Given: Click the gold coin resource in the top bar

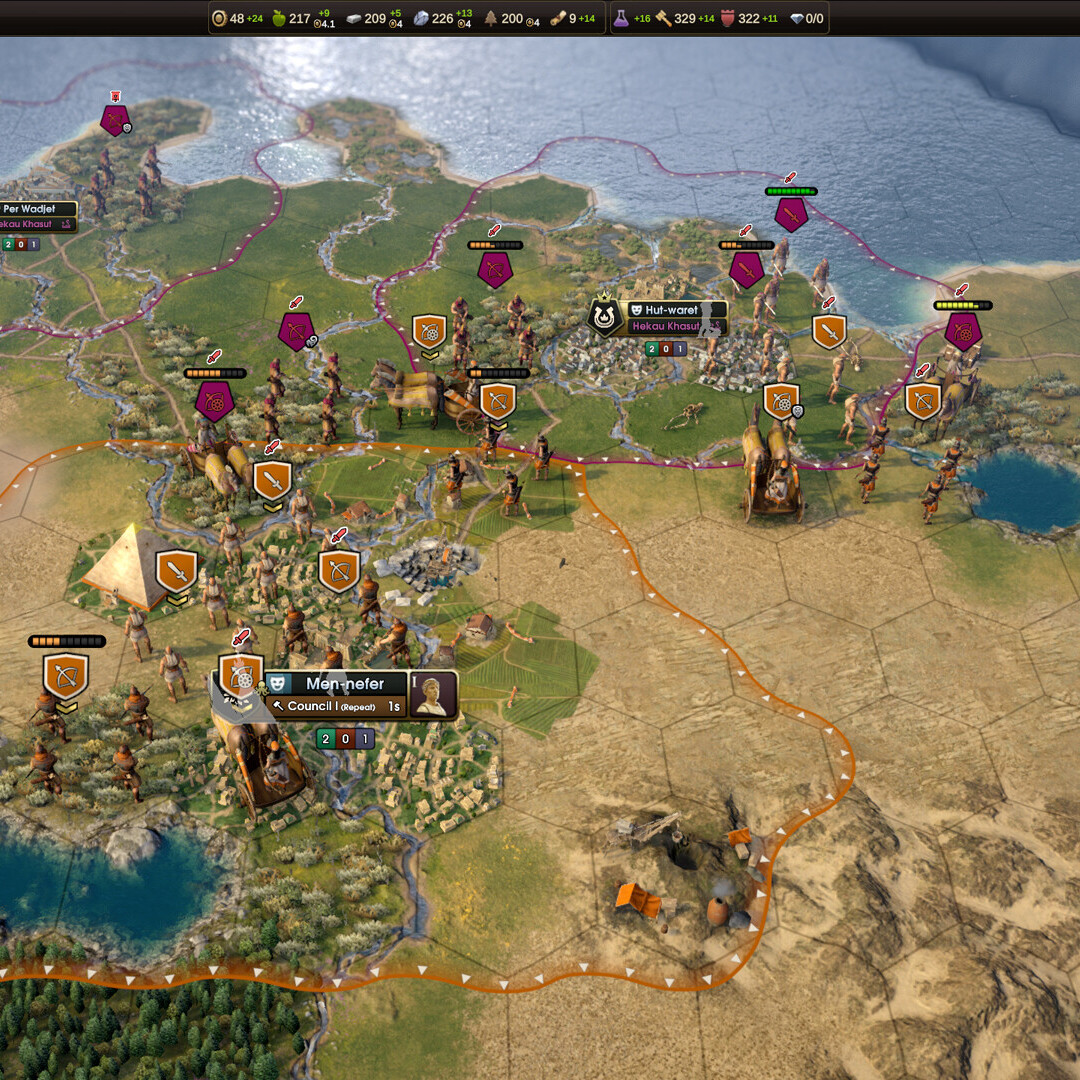Looking at the screenshot, I should click(220, 18).
